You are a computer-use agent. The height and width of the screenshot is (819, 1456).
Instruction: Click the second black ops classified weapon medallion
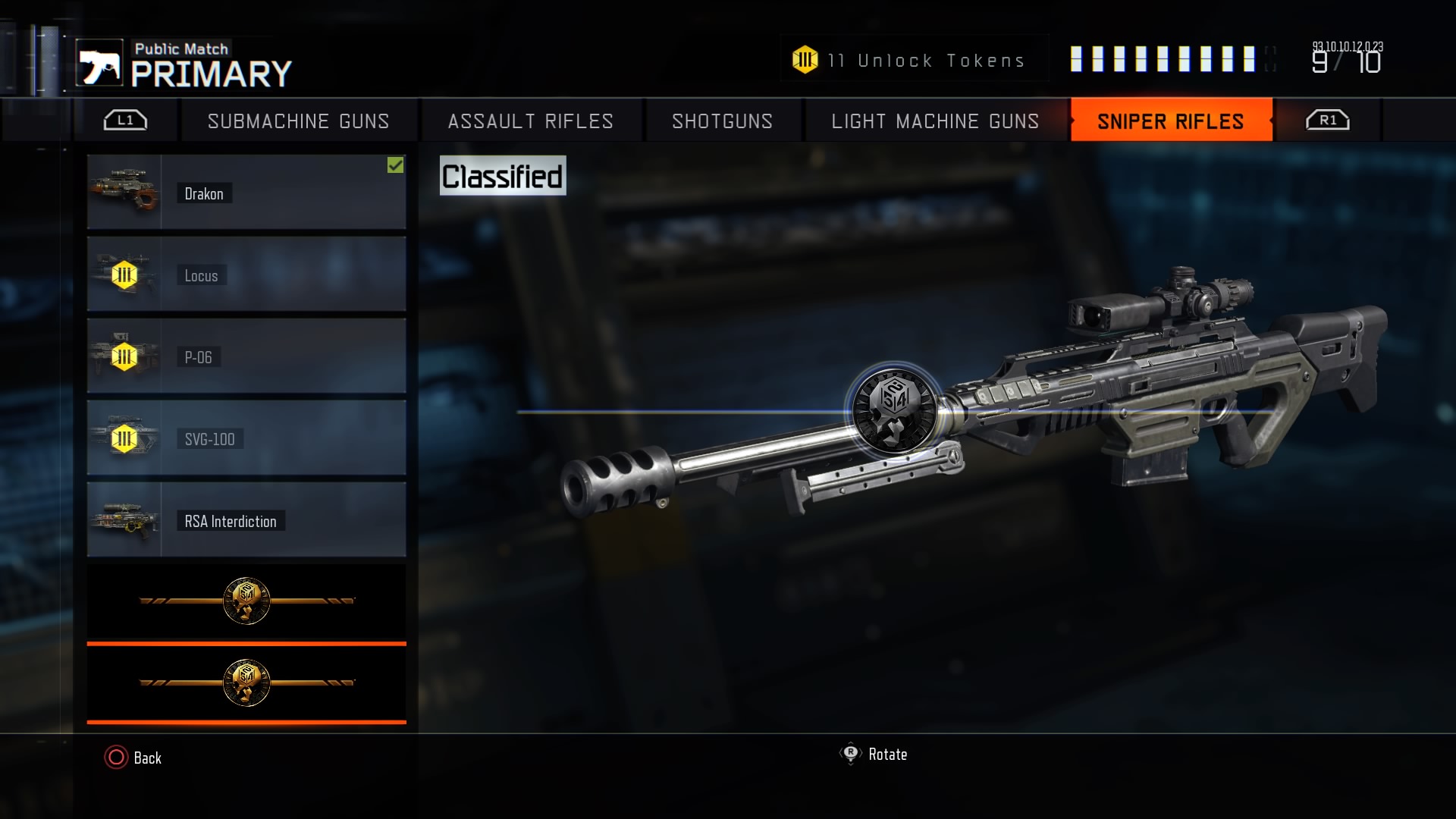pyautogui.click(x=246, y=681)
